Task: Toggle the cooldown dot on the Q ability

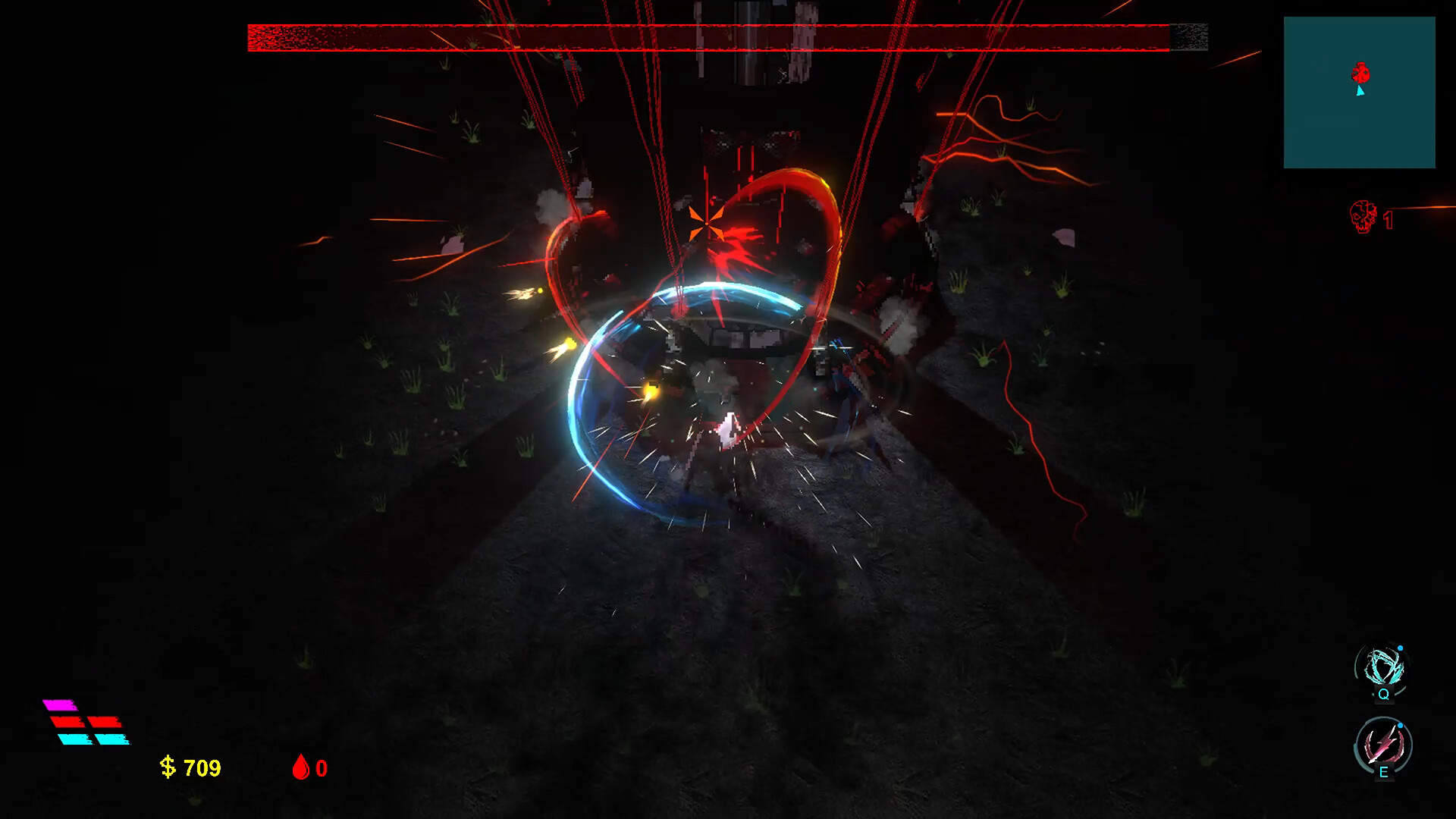Action: pos(1401,648)
